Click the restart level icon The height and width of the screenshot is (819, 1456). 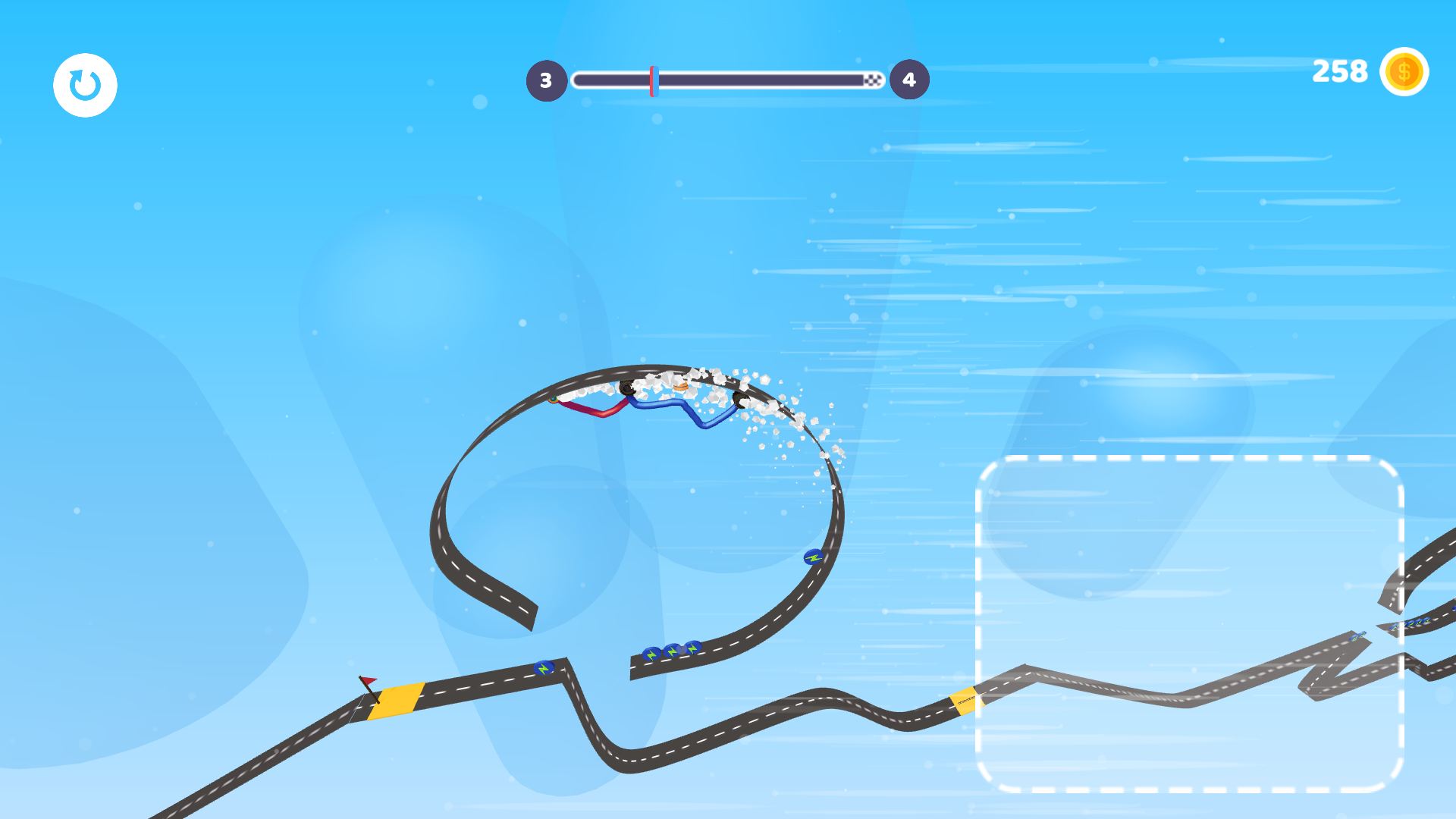(x=84, y=84)
